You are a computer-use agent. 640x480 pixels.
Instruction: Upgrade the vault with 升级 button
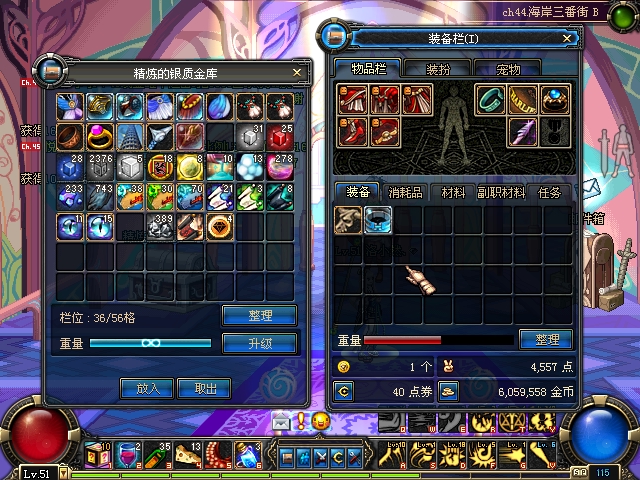[259, 343]
